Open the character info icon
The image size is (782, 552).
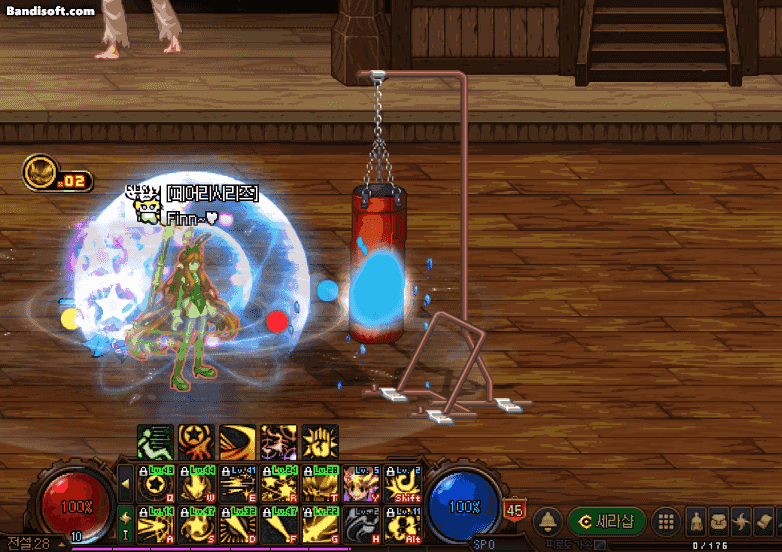[697, 521]
